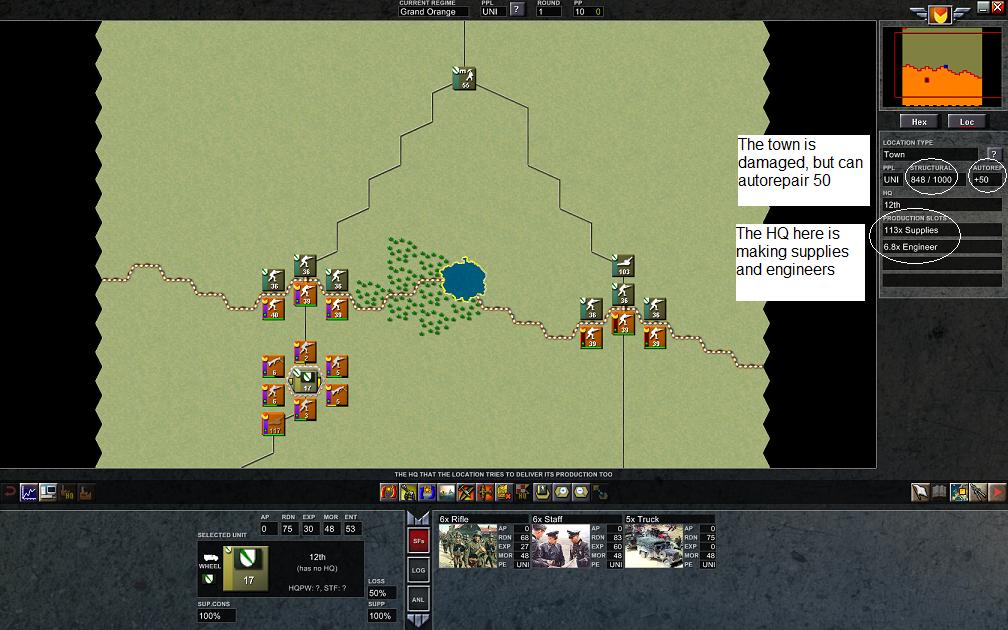
Task: Open the SFs subformation view
Action: pos(418,541)
